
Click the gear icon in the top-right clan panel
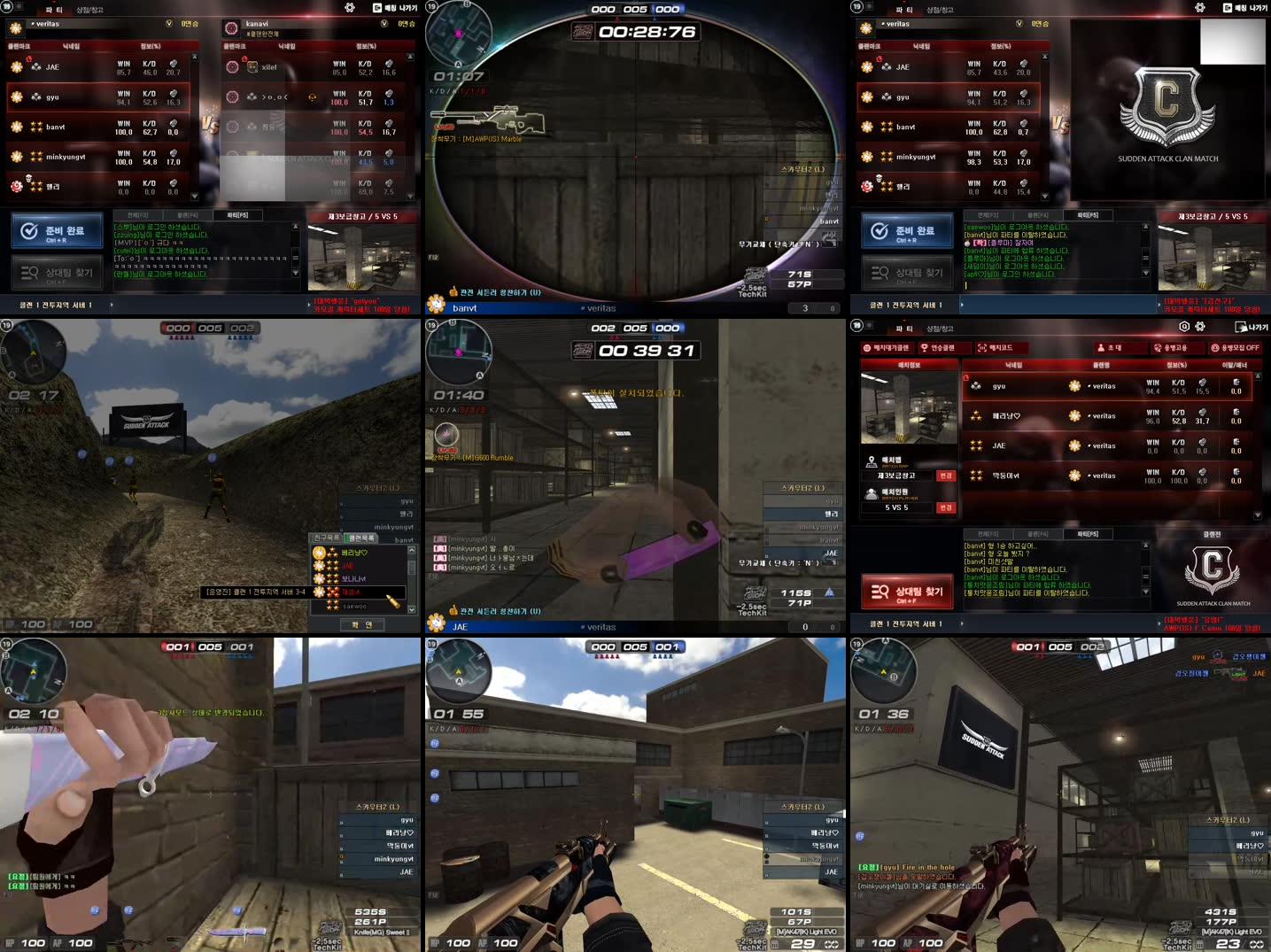coord(1200,7)
